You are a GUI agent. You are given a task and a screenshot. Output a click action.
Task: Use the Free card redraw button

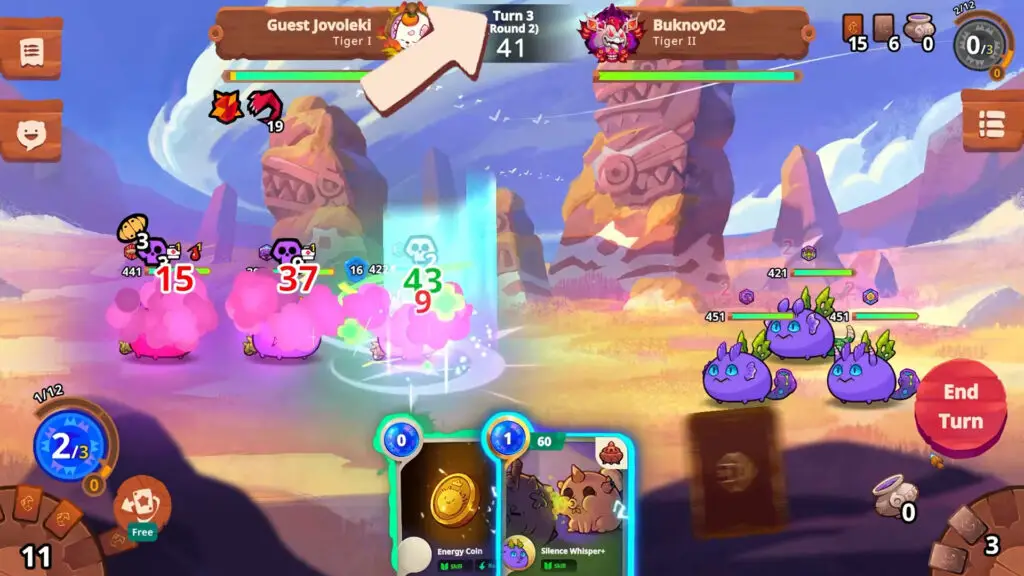142,506
